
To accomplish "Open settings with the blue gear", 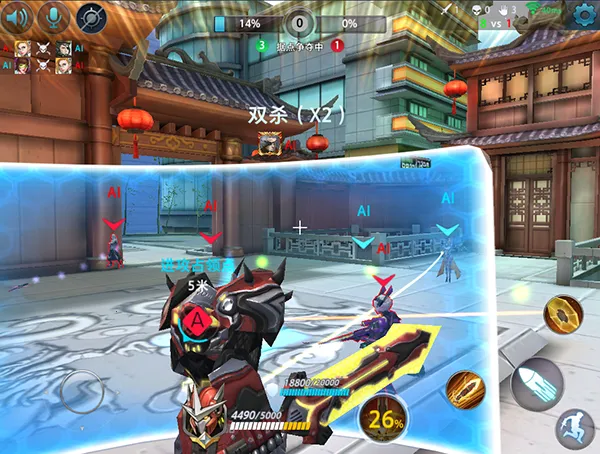I will 583,14.
